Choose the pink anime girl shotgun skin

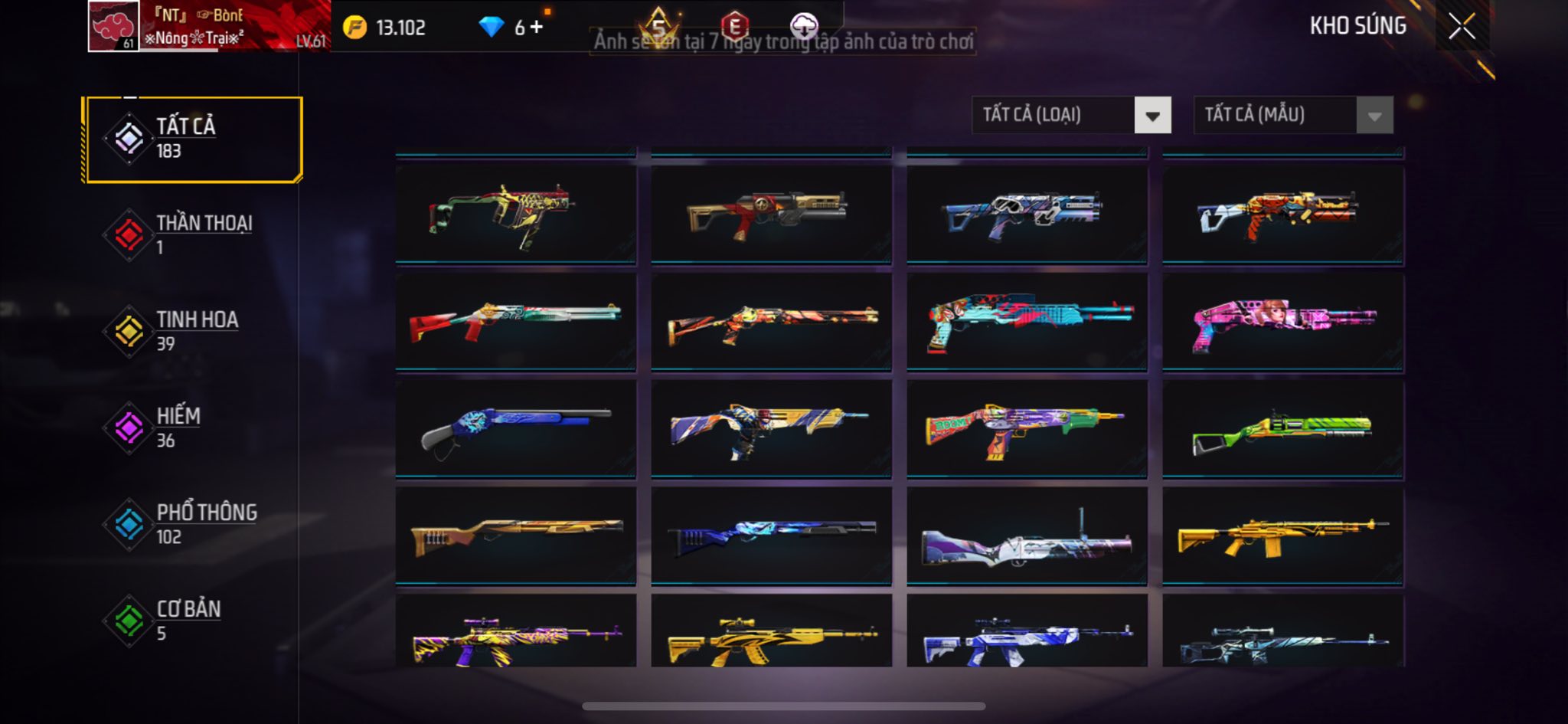[1282, 323]
